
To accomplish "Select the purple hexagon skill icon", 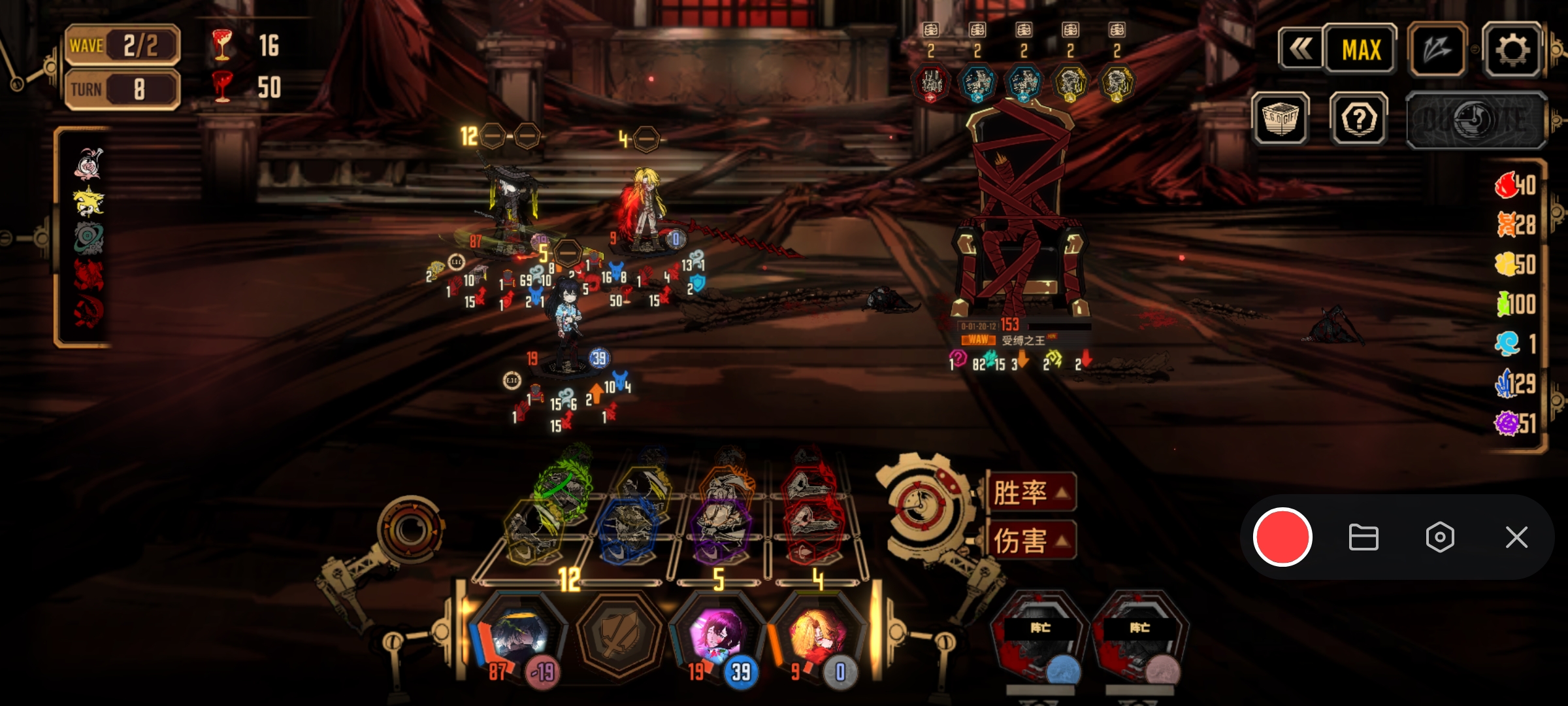I will click(x=720, y=528).
